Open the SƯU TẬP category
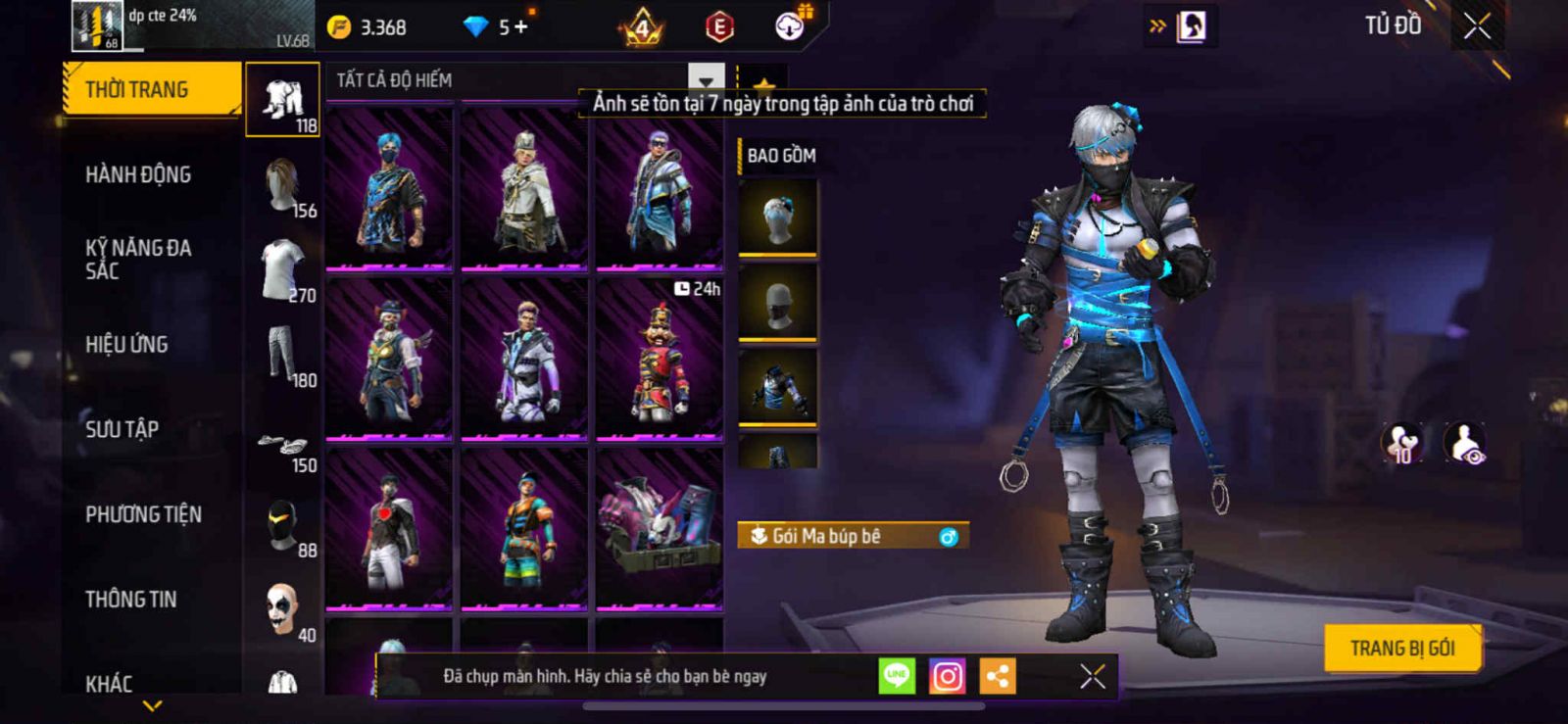1568x724 pixels. pyautogui.click(x=122, y=429)
